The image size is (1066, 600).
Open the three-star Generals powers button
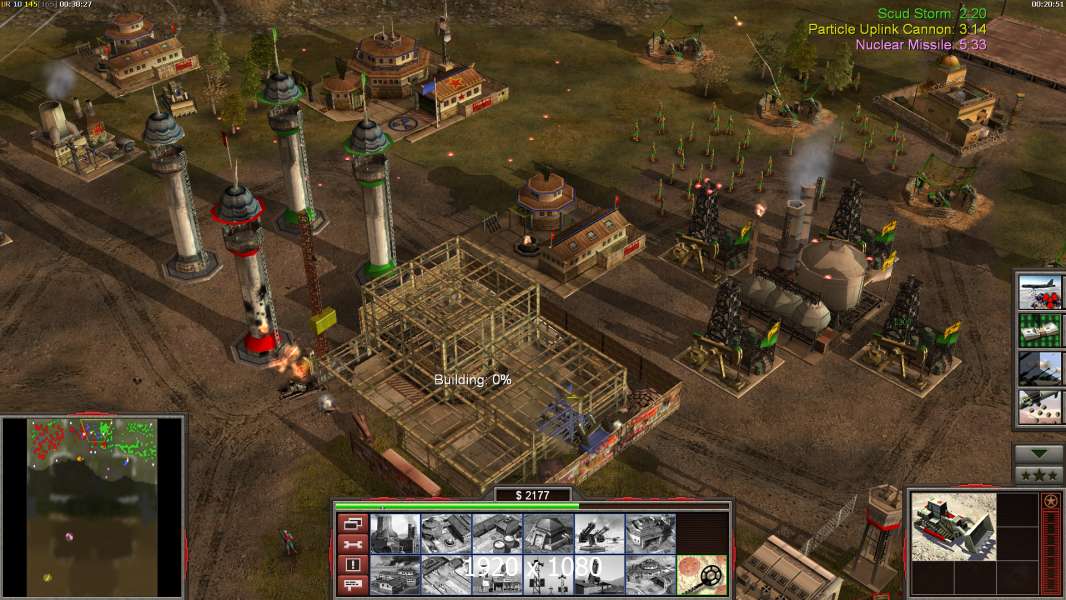1039,475
